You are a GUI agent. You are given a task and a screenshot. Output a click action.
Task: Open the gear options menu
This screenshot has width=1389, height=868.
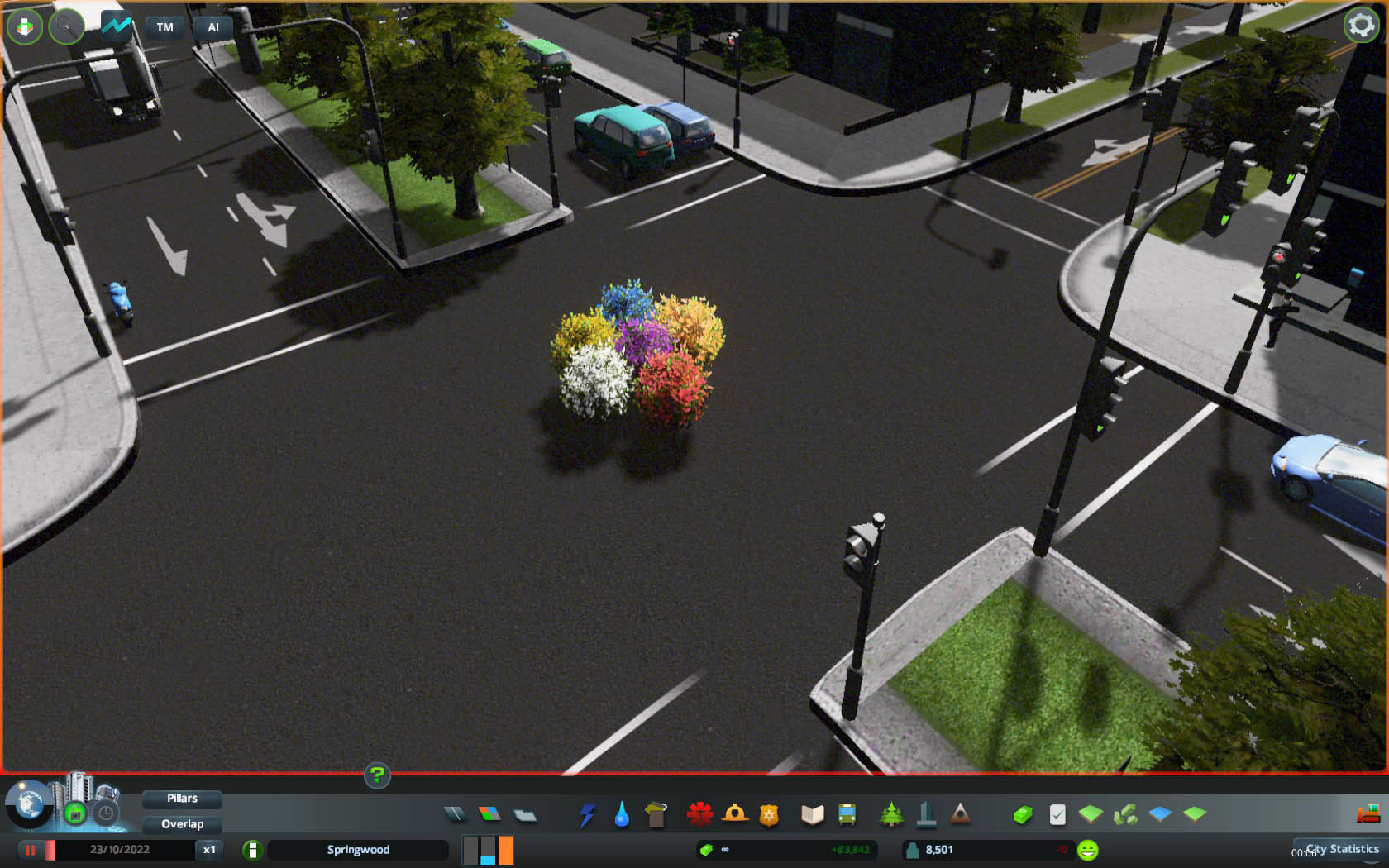[1361, 26]
